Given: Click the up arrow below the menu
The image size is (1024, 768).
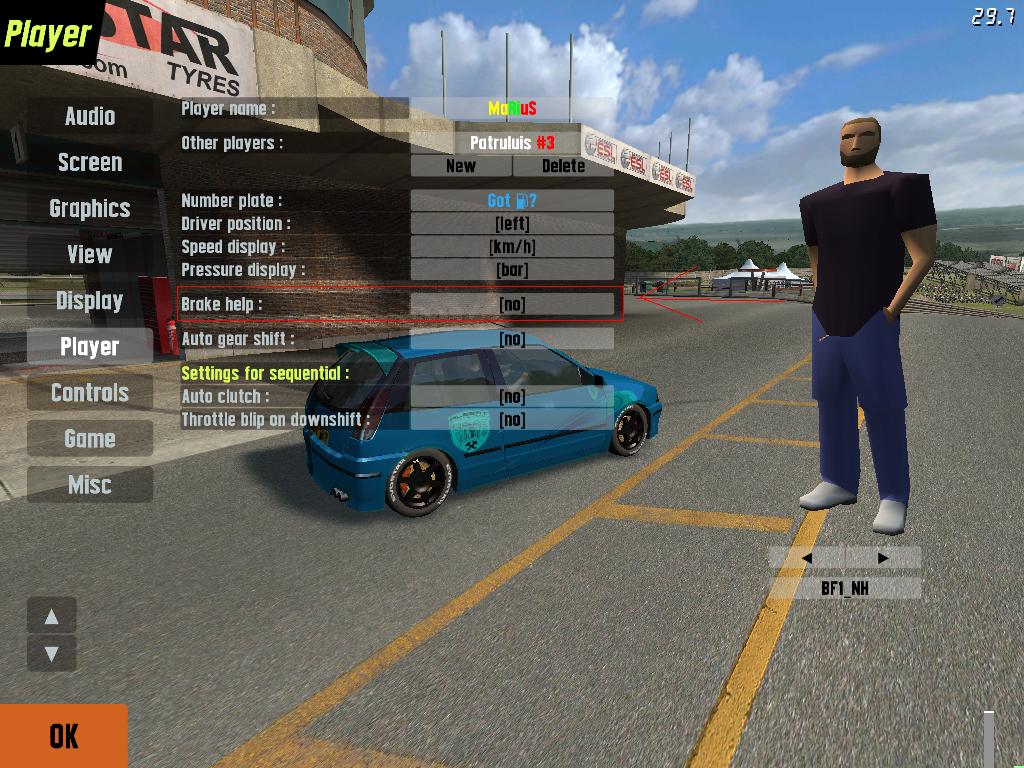Looking at the screenshot, I should point(52,617).
